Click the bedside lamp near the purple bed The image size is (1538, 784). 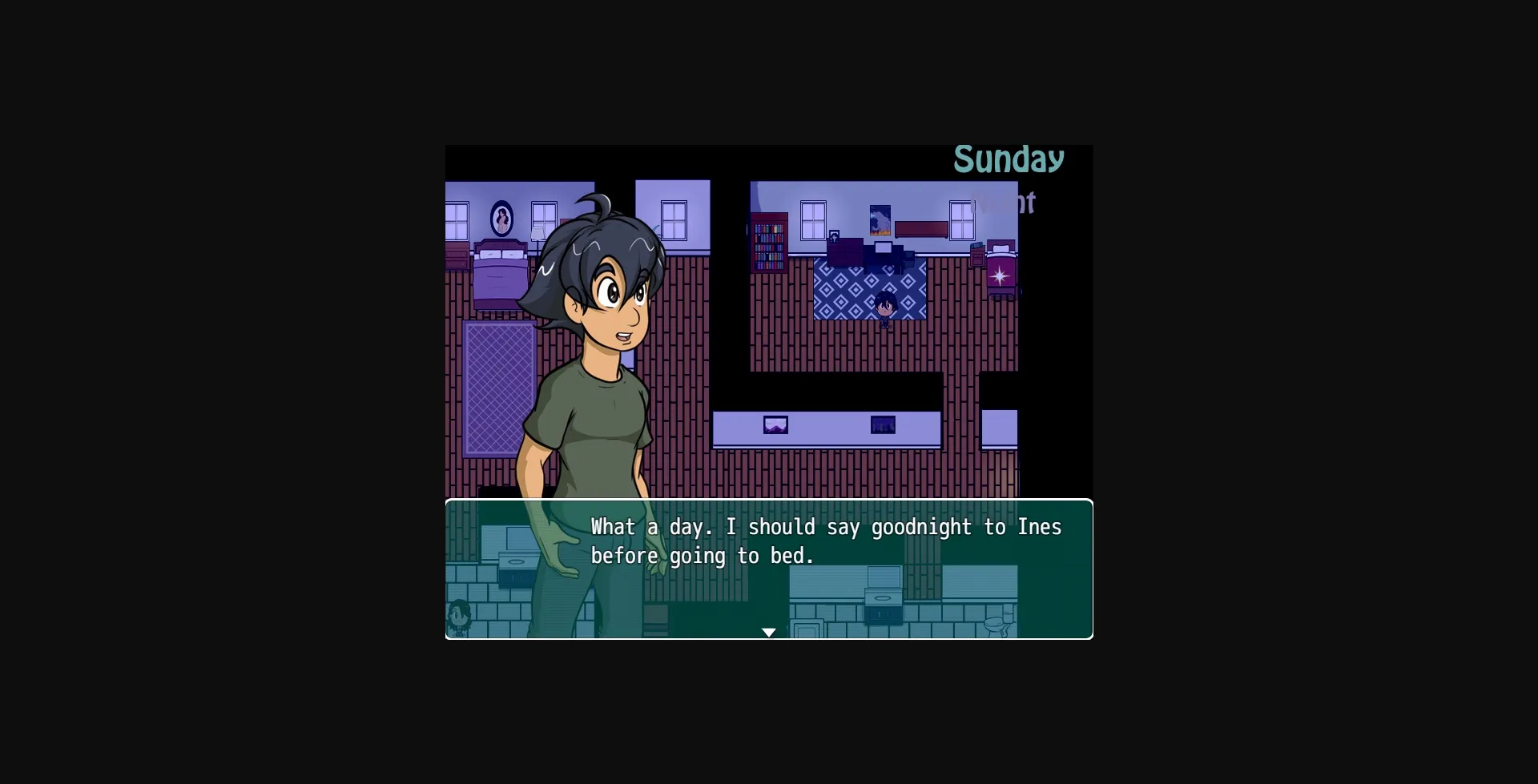coord(537,232)
